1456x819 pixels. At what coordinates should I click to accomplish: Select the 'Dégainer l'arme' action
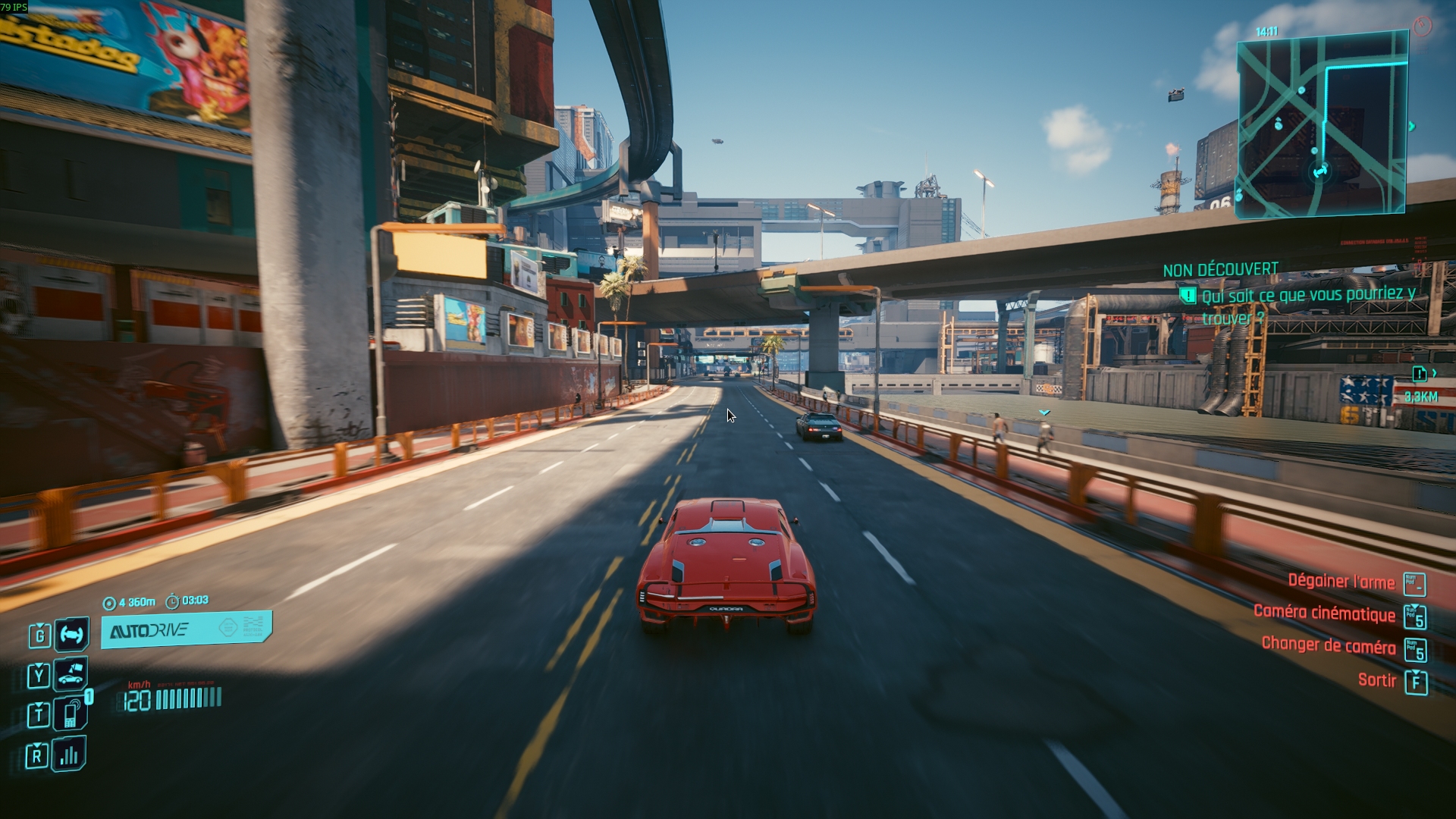pyautogui.click(x=1341, y=582)
